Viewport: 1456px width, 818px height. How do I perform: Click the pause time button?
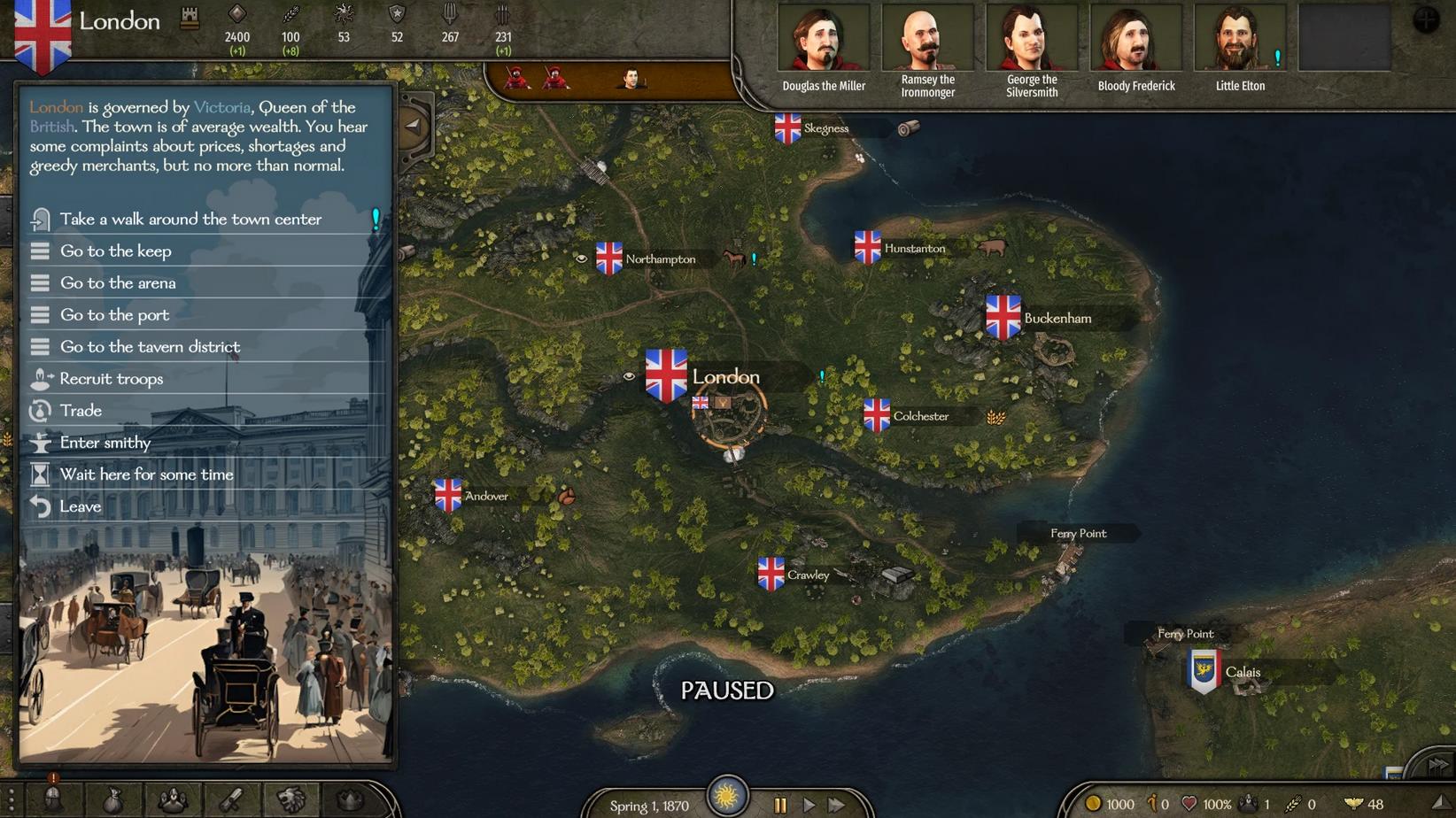point(780,805)
